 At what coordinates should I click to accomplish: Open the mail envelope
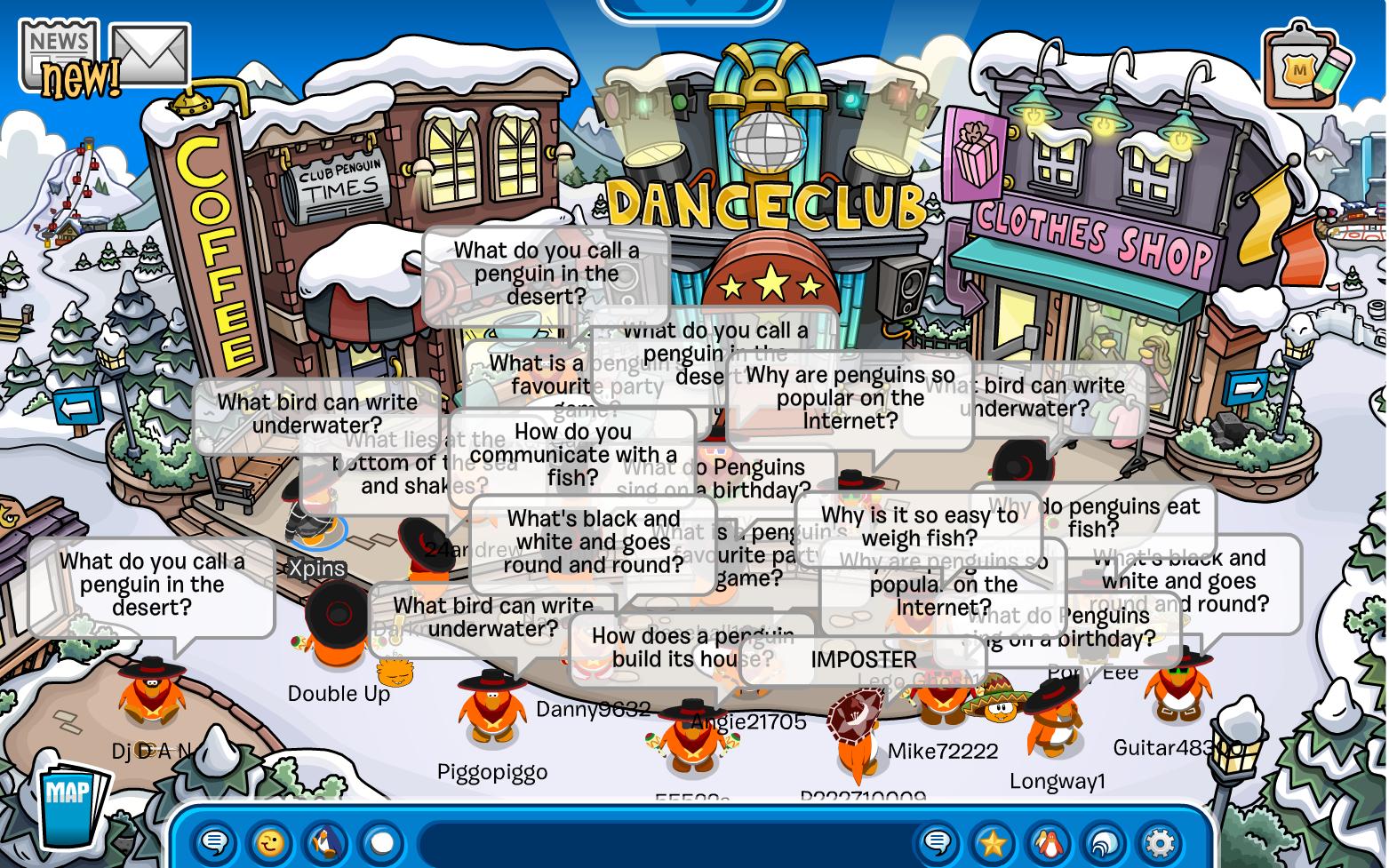(149, 55)
